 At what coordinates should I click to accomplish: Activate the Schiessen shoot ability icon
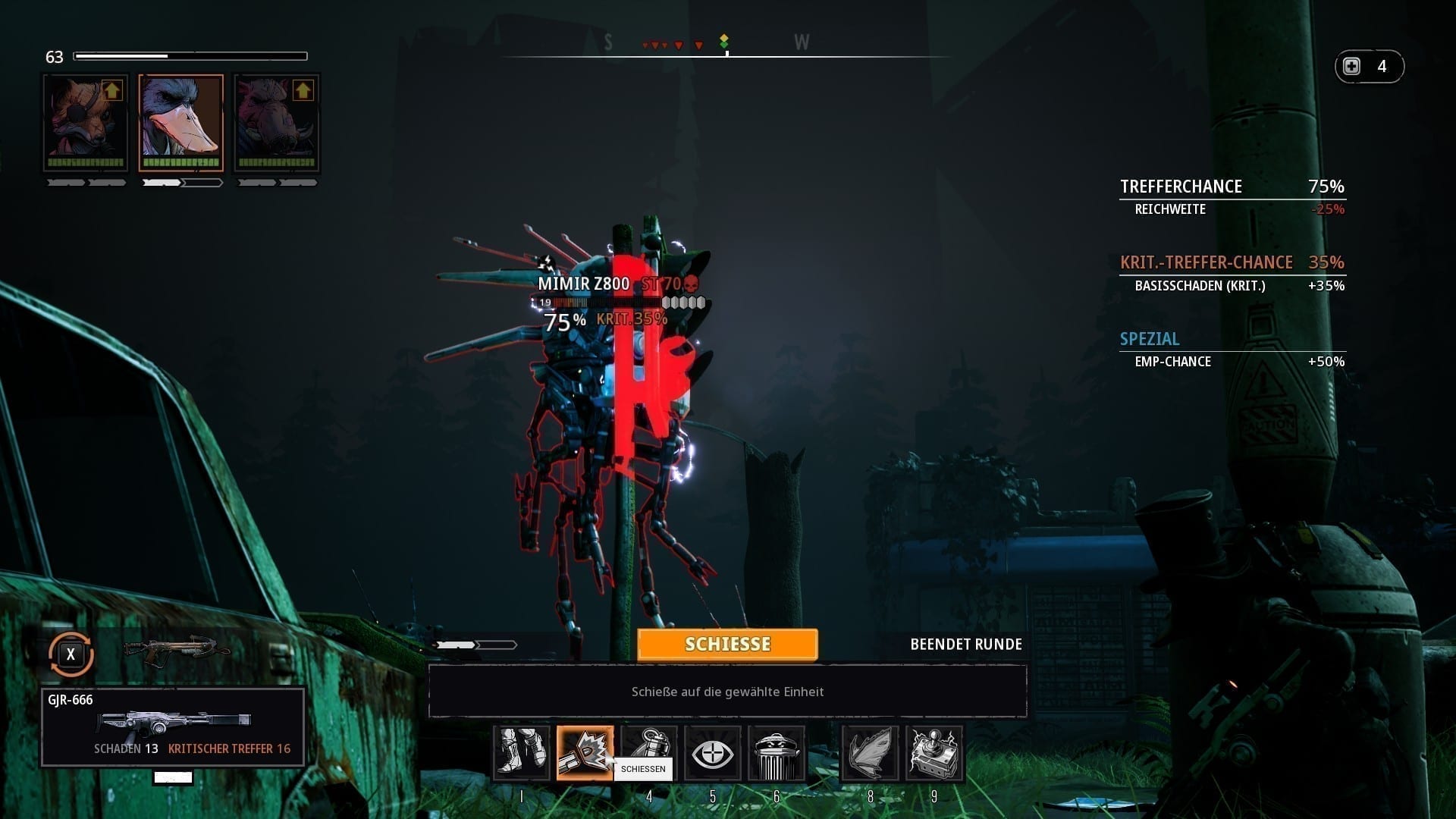pos(585,753)
